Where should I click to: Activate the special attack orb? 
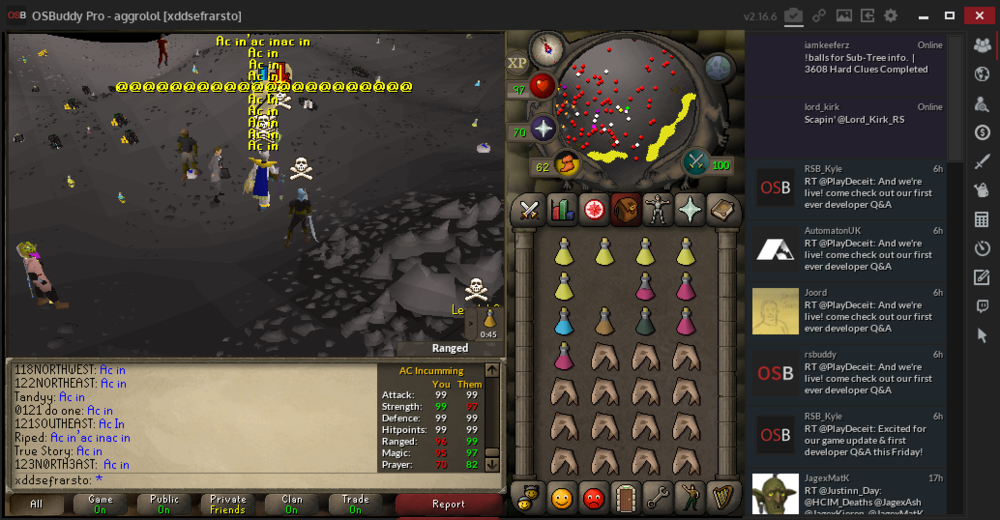(697, 162)
